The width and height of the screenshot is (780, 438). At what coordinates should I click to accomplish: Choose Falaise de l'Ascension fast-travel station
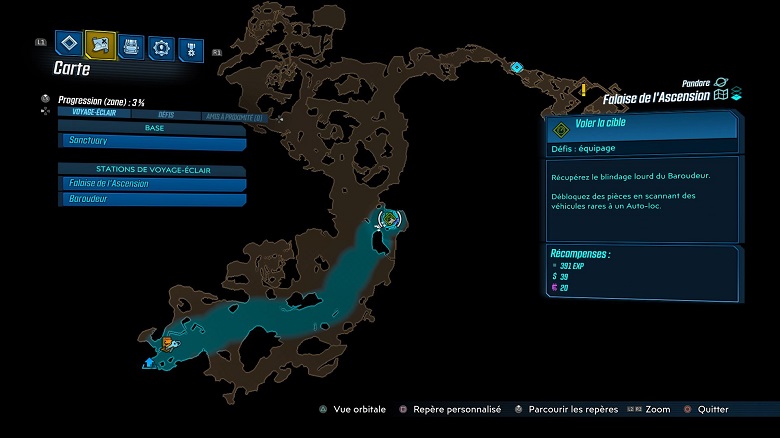(x=152, y=184)
